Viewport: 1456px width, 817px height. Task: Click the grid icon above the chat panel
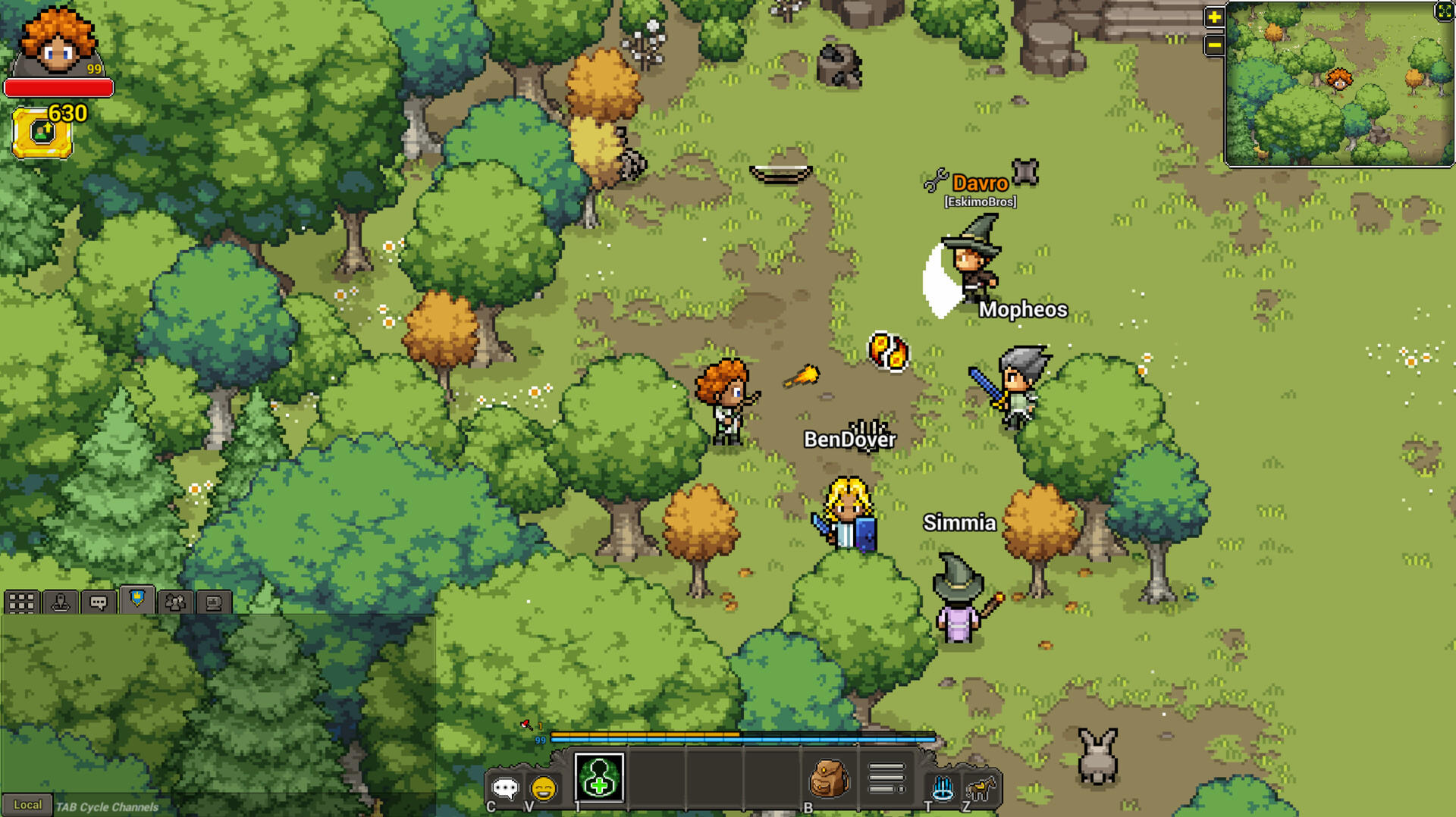(x=21, y=603)
